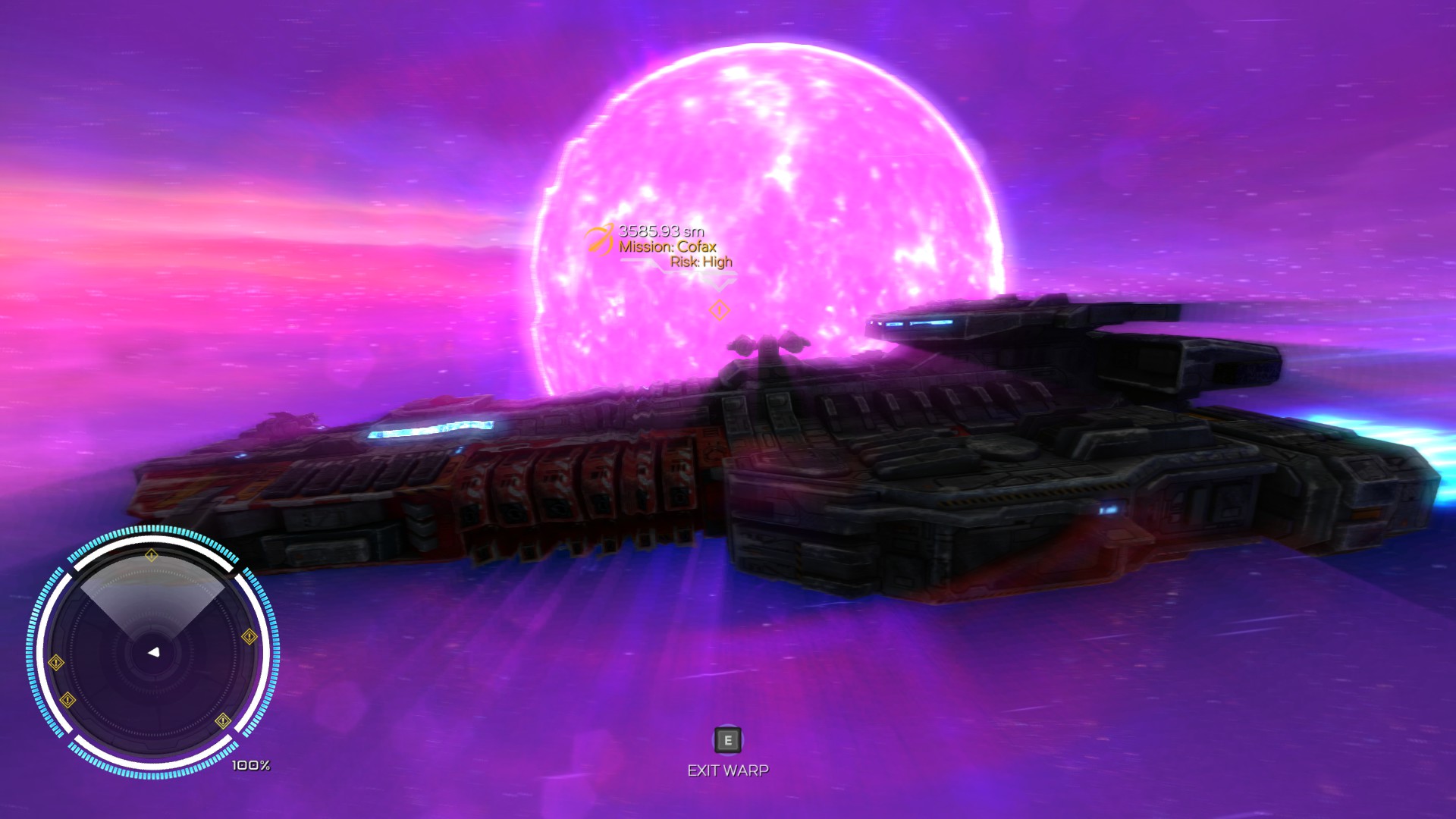Select the Mission: Cofax waypoint marker
This screenshot has width=1456, height=819.
pos(599,240)
